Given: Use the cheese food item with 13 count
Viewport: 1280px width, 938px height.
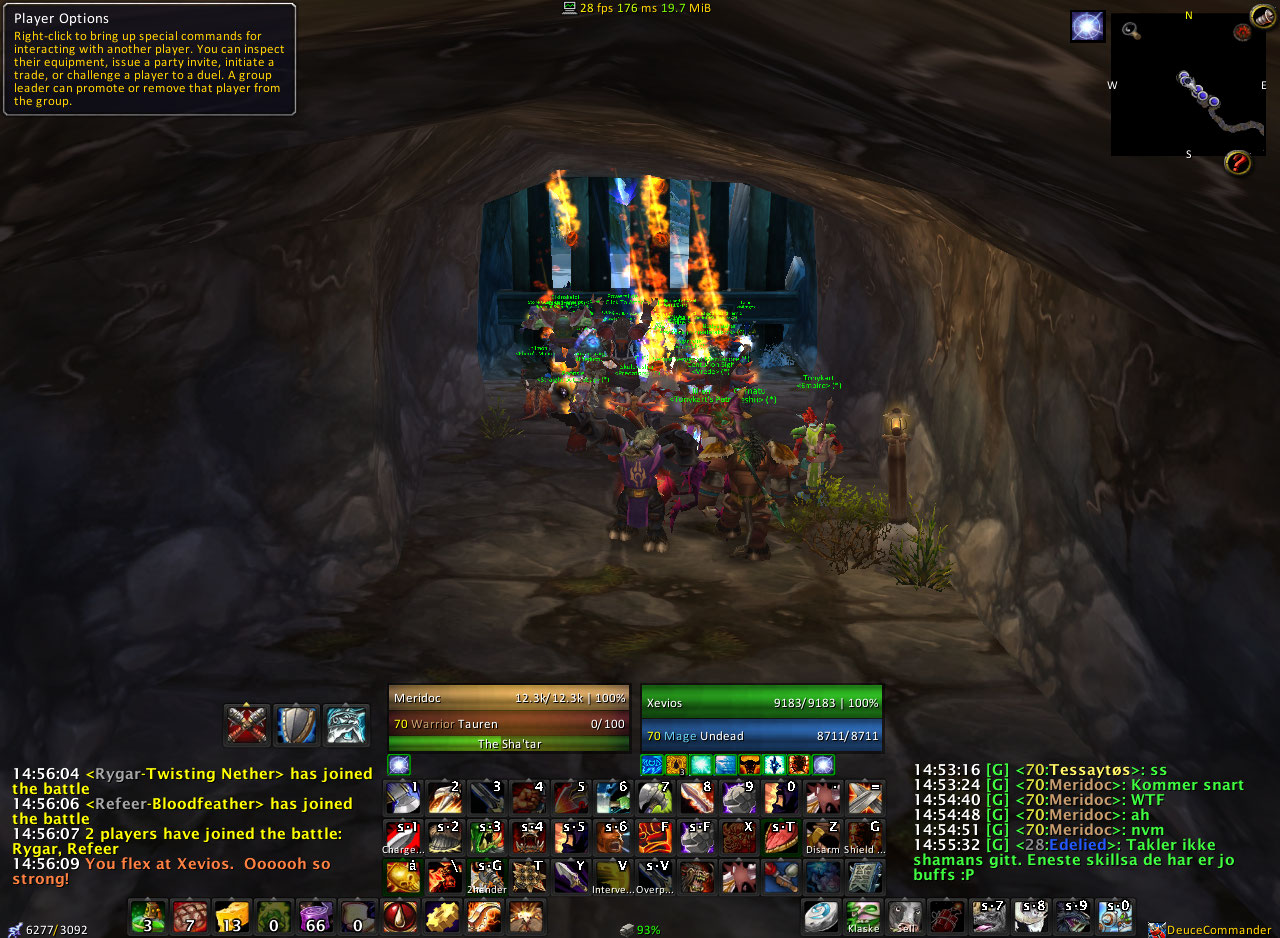Looking at the screenshot, I should (232, 916).
